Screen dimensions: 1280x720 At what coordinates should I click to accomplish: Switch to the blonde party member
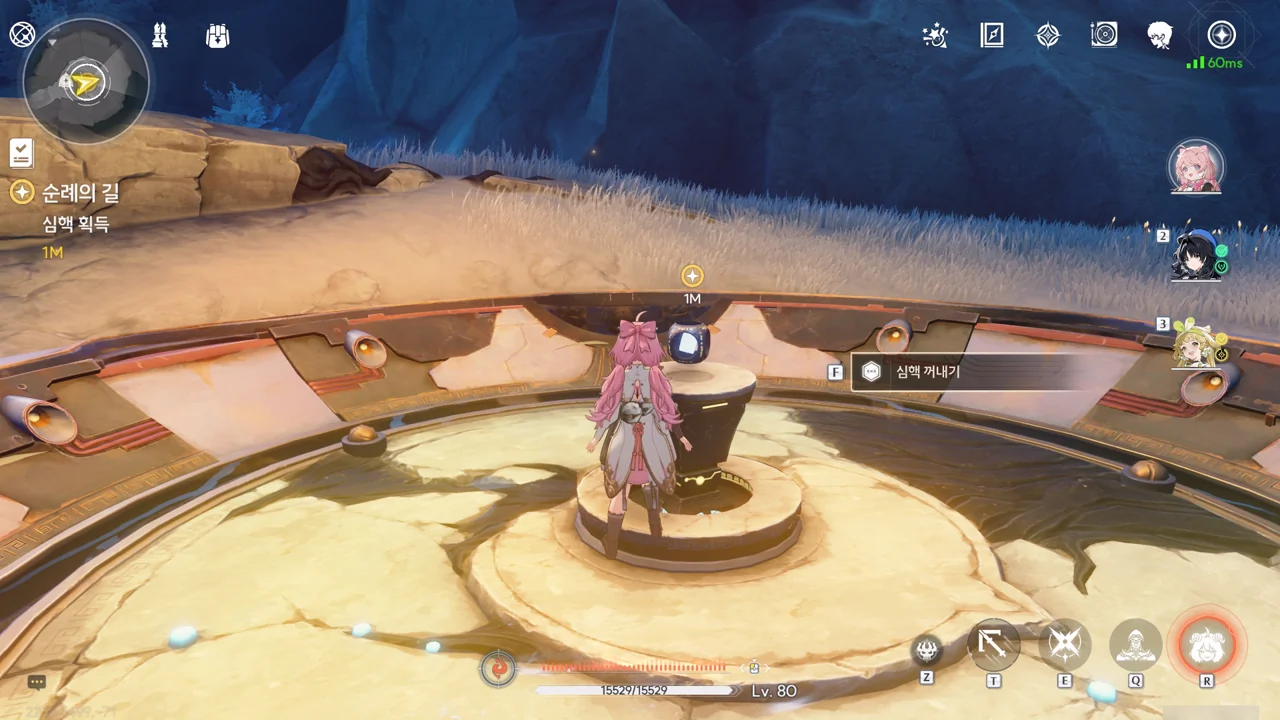coord(1196,344)
